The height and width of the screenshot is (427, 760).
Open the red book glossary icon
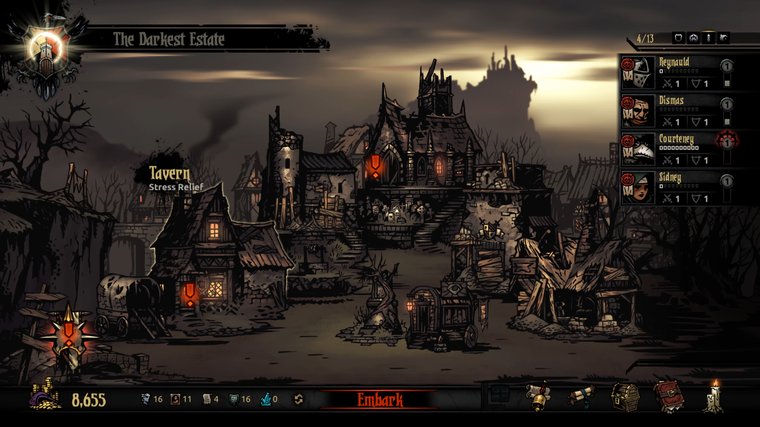click(x=668, y=397)
